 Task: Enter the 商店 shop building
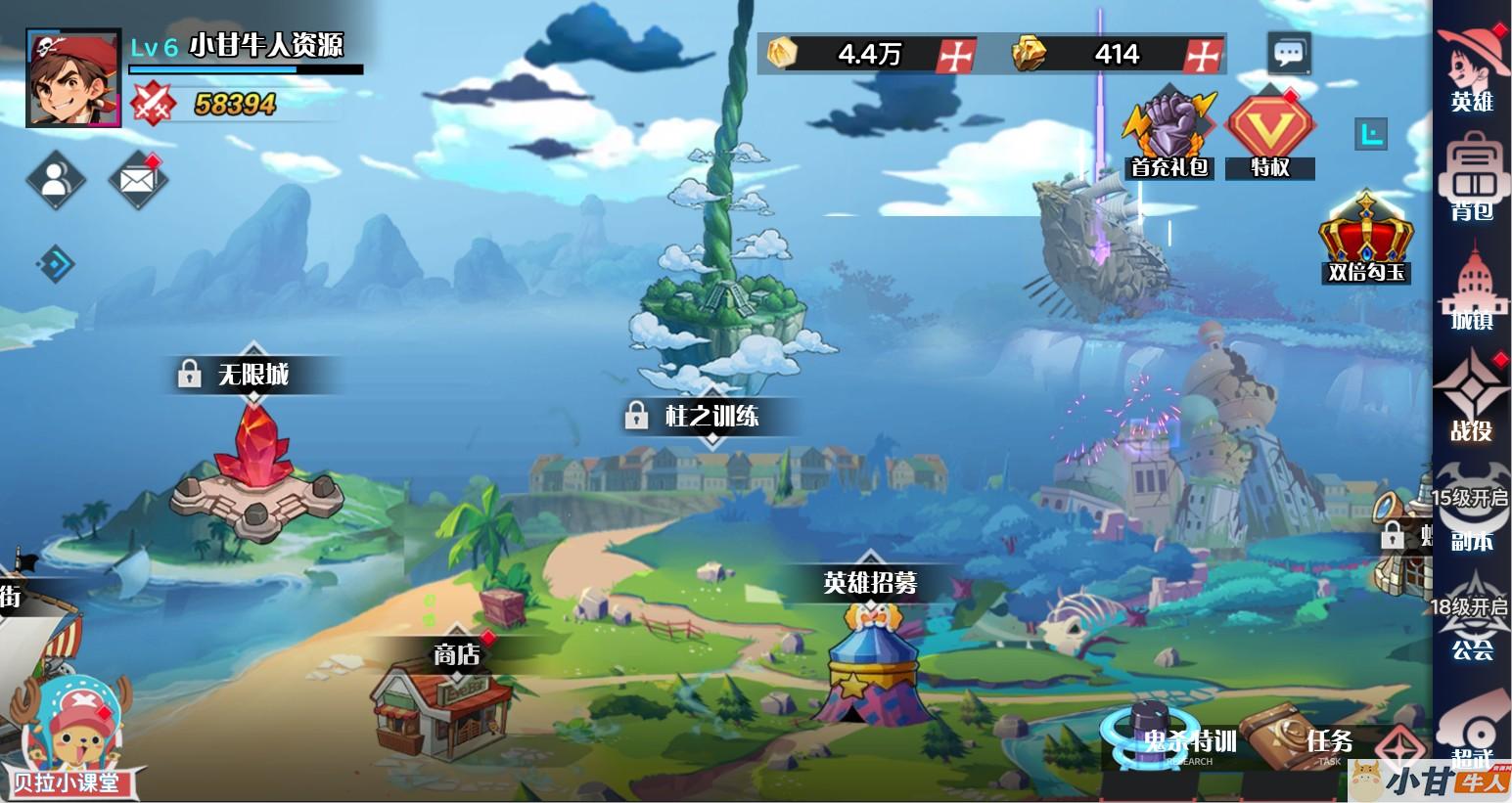441,706
